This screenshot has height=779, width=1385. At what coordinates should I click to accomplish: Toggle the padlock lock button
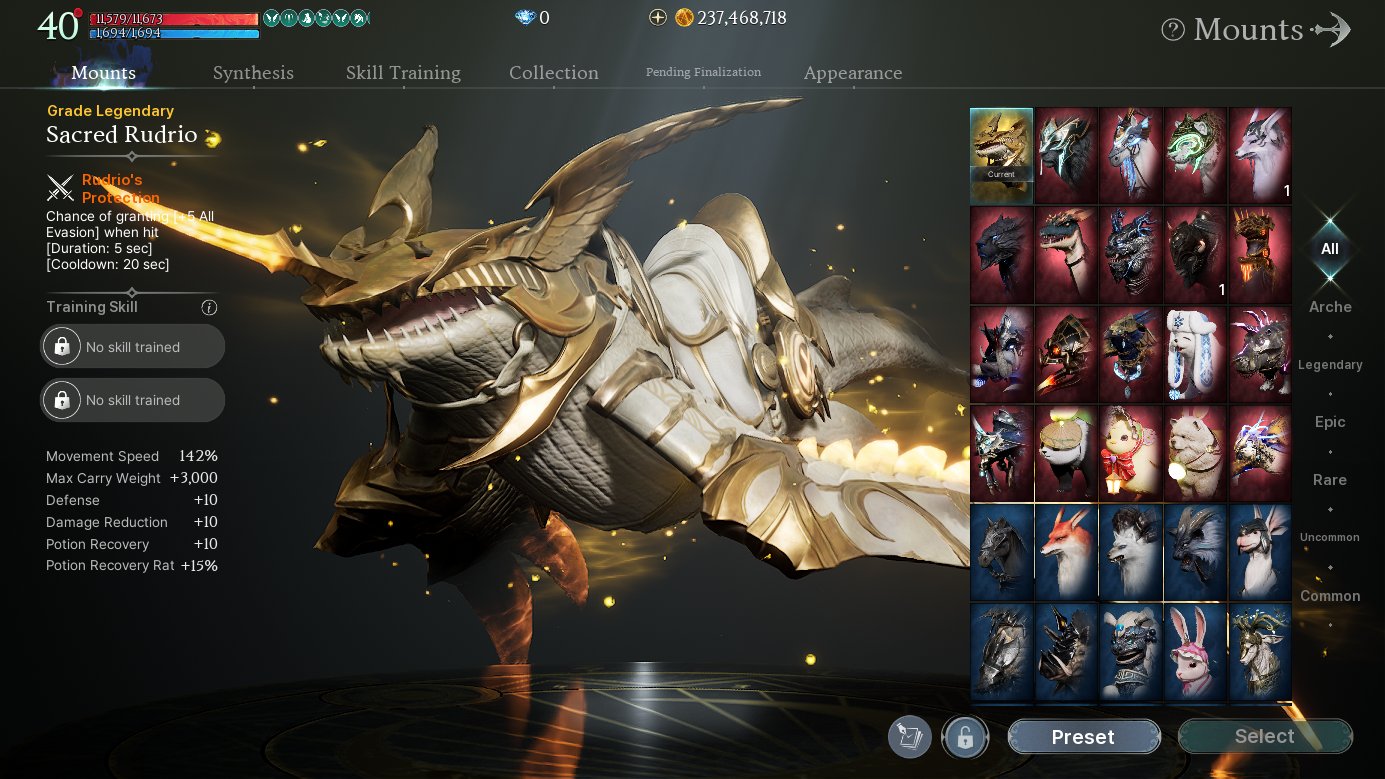coord(965,738)
